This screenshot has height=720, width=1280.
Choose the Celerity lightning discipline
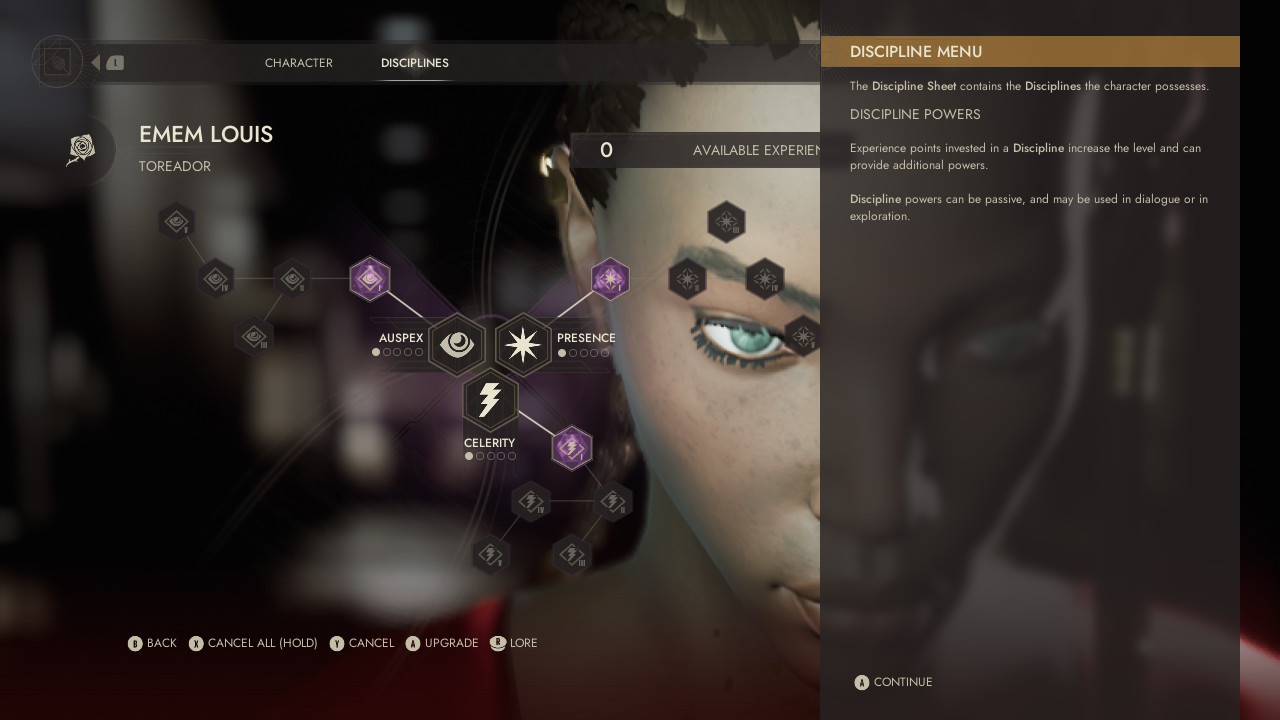490,400
